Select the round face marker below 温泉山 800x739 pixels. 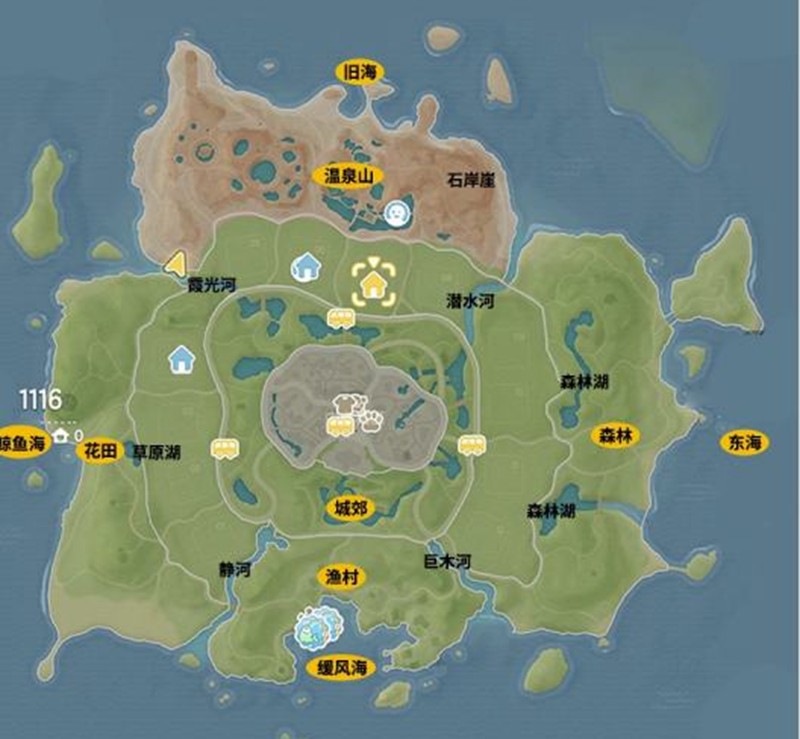(397, 212)
